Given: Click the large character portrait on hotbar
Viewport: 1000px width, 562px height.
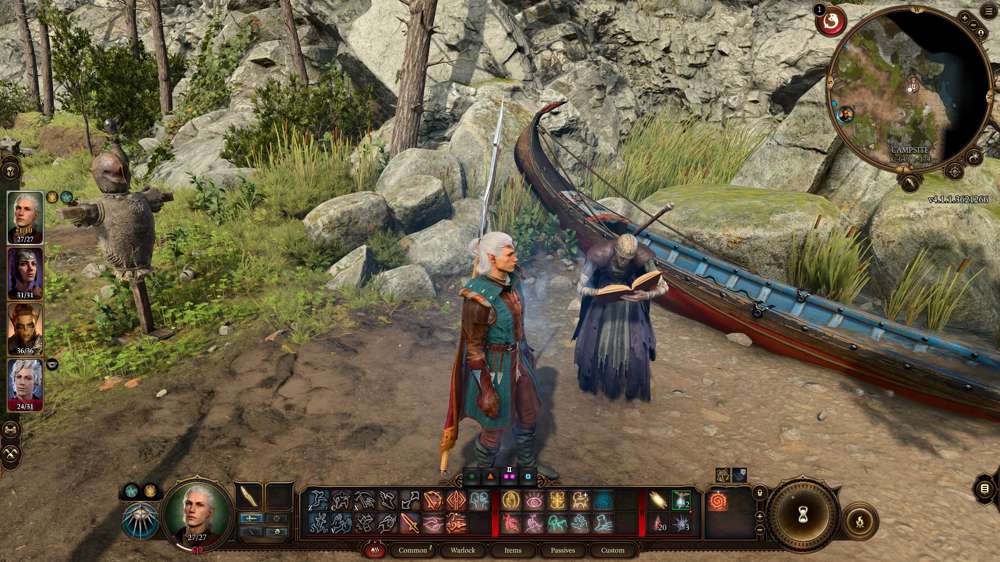Looking at the screenshot, I should point(197,514).
